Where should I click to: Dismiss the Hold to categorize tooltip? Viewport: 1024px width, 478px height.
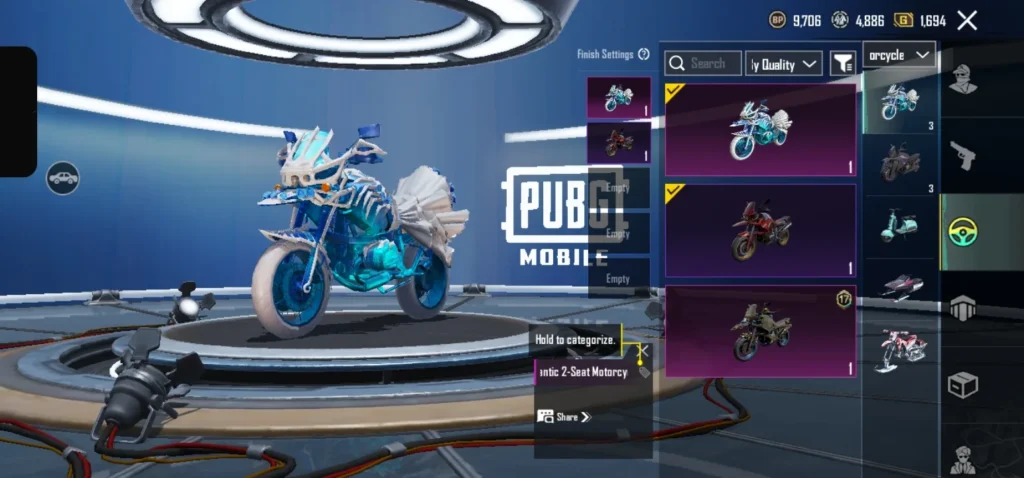[x=643, y=351]
